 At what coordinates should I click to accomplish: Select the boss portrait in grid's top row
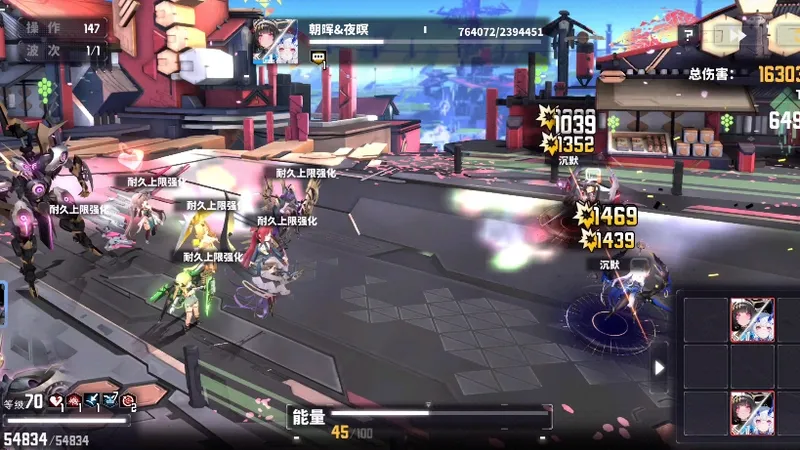(x=752, y=320)
